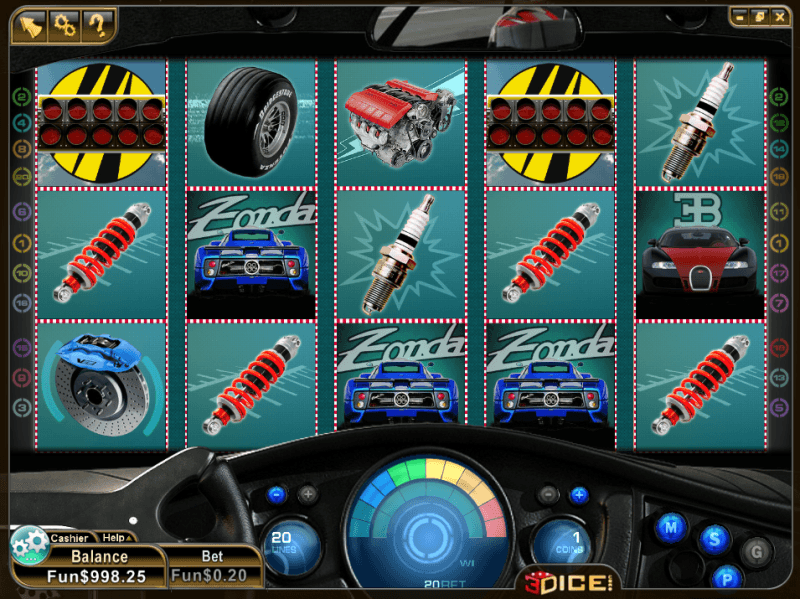Open the Cashier tab
The height and width of the screenshot is (599, 800).
tap(68, 538)
